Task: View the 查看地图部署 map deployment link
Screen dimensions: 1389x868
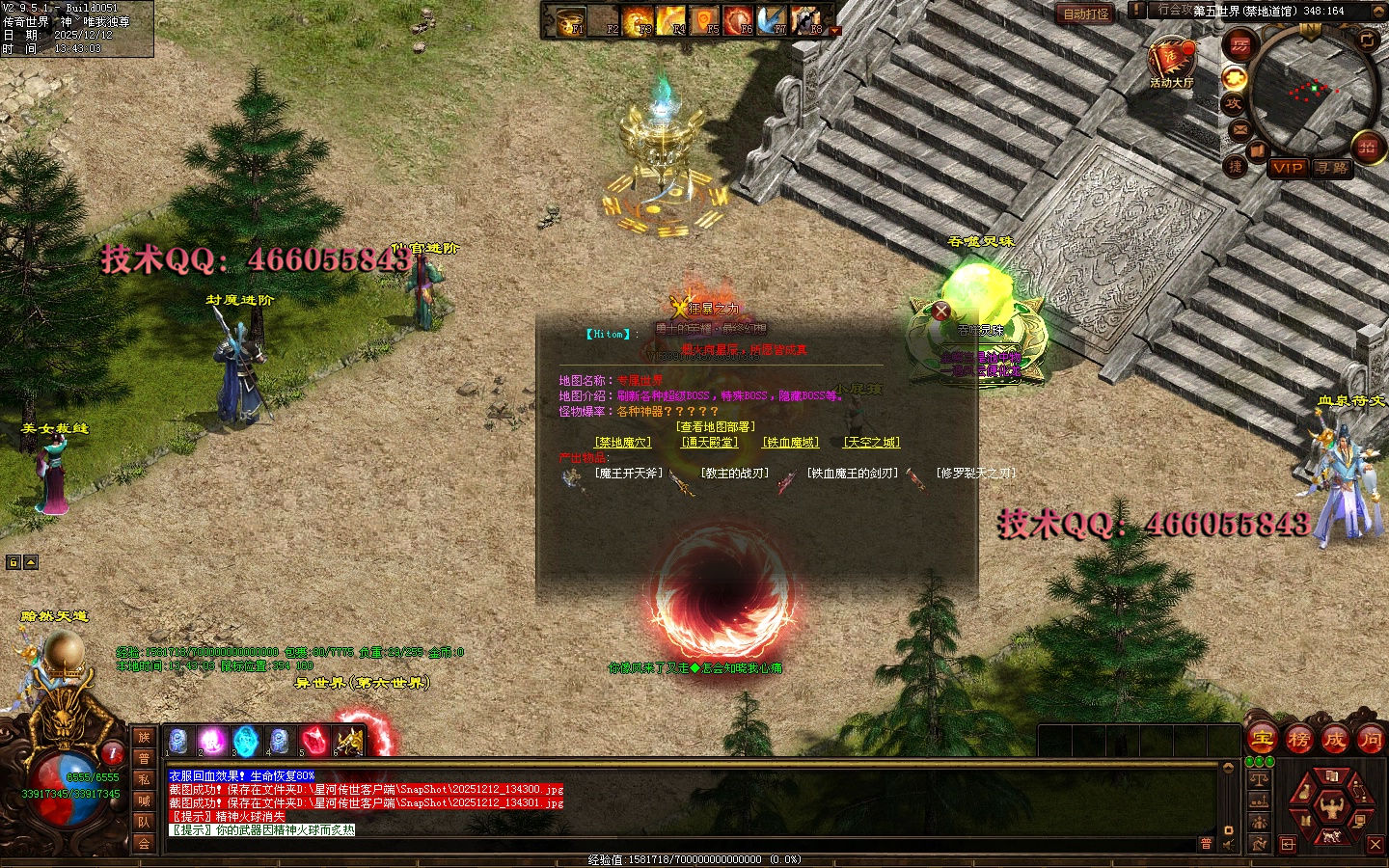Action: [x=716, y=427]
